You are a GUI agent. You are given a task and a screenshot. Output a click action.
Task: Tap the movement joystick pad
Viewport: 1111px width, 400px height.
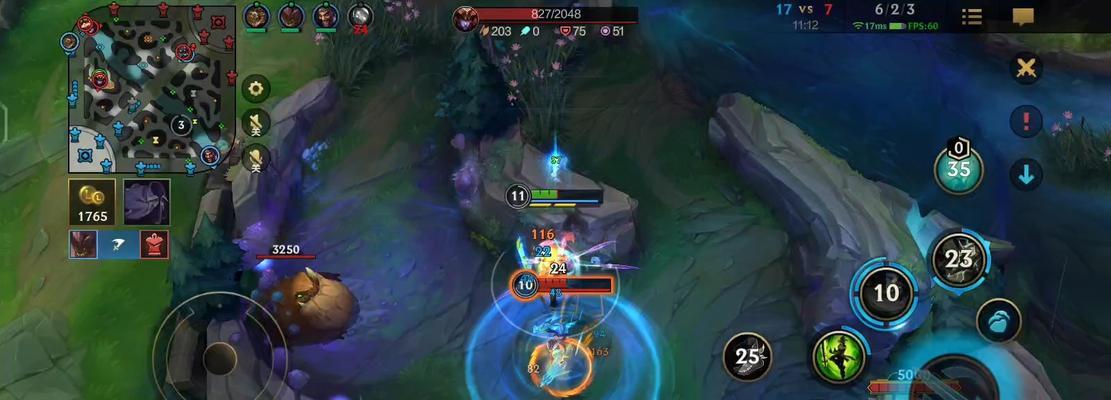[219, 357]
